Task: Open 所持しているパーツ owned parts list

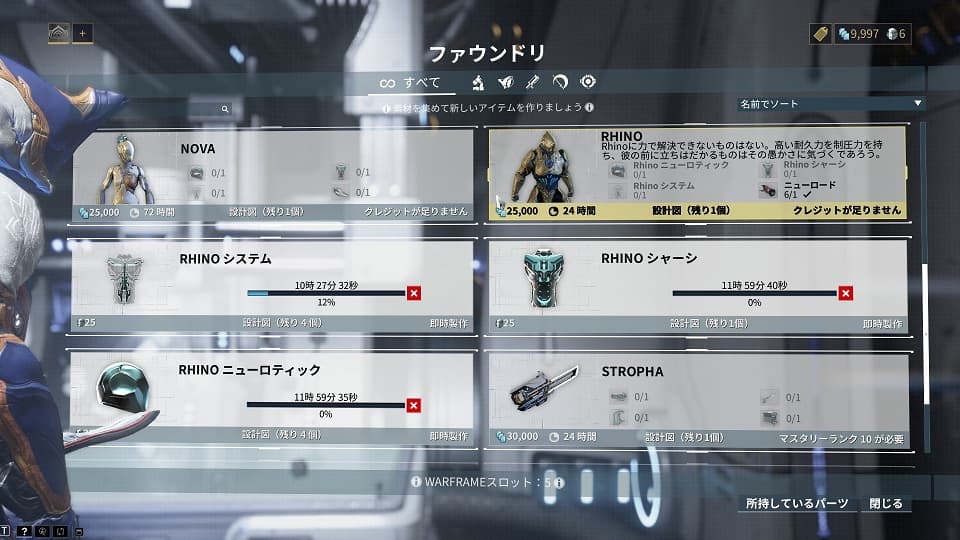Action: (x=797, y=503)
